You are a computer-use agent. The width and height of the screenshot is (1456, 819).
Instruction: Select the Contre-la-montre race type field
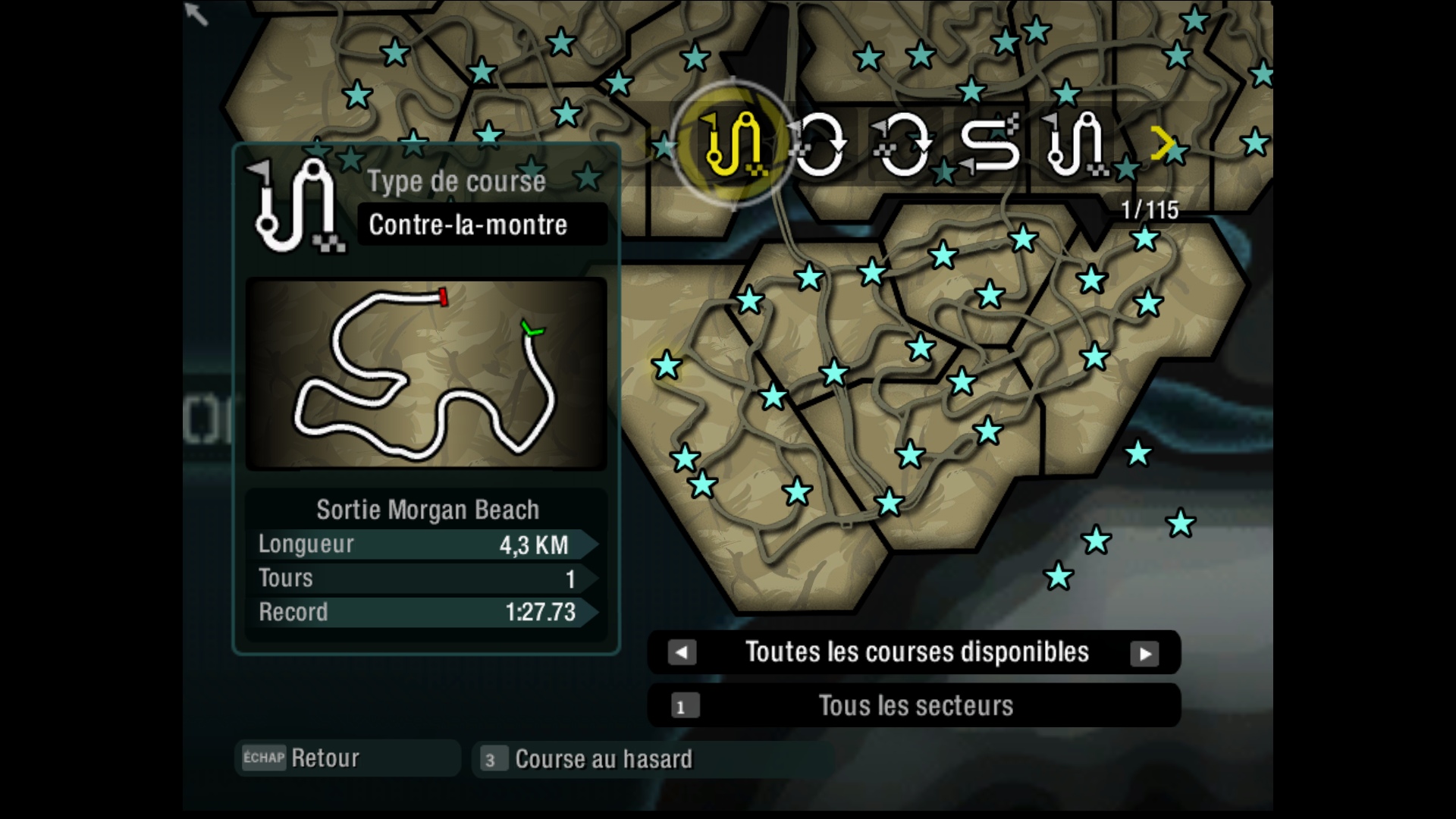(482, 224)
